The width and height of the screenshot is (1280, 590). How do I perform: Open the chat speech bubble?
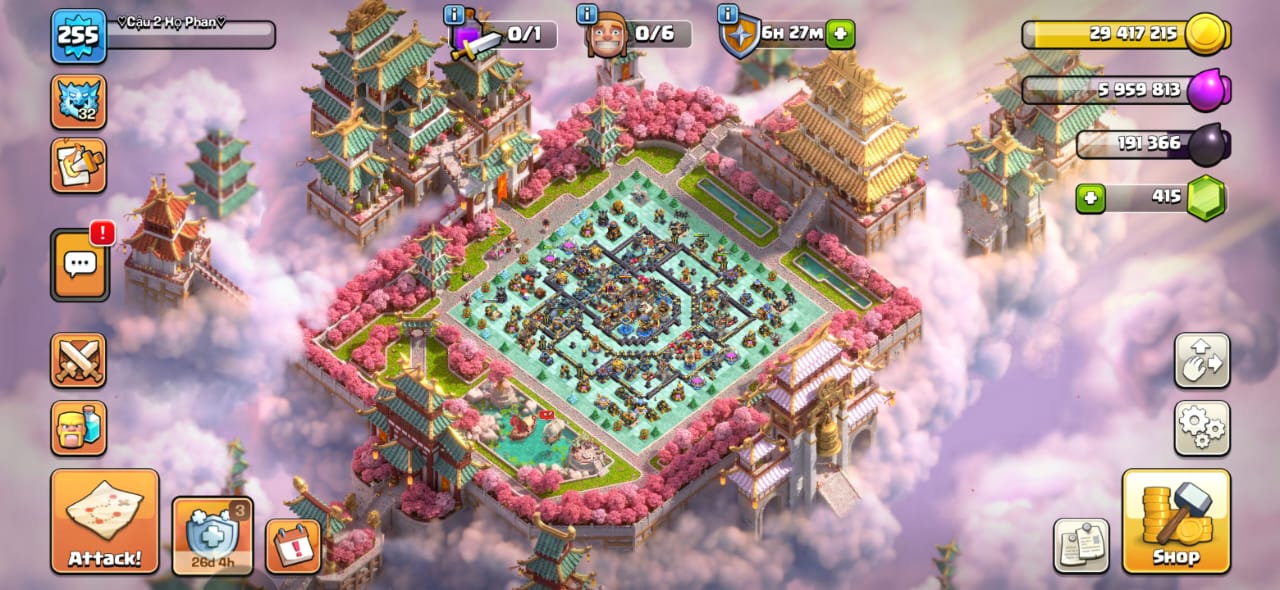click(x=79, y=265)
